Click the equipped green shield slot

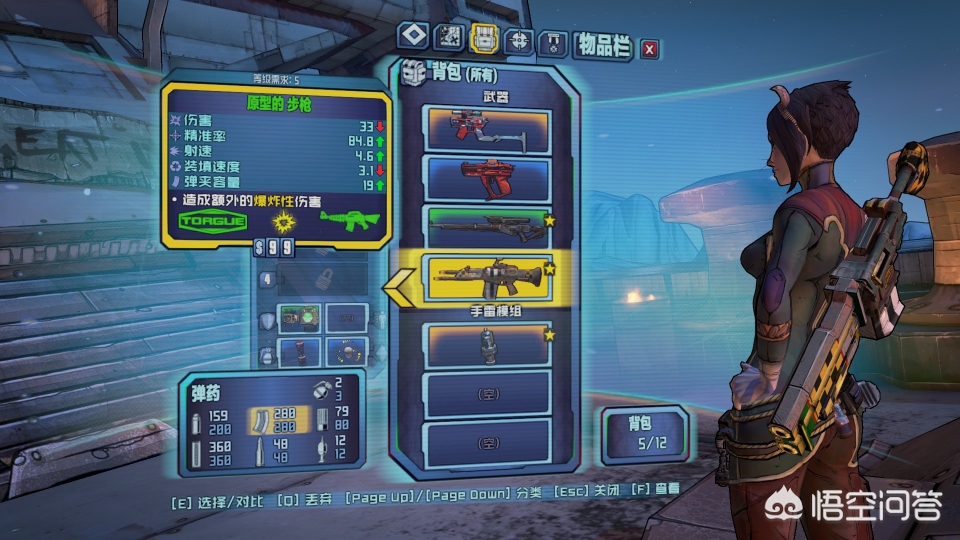coord(298,320)
